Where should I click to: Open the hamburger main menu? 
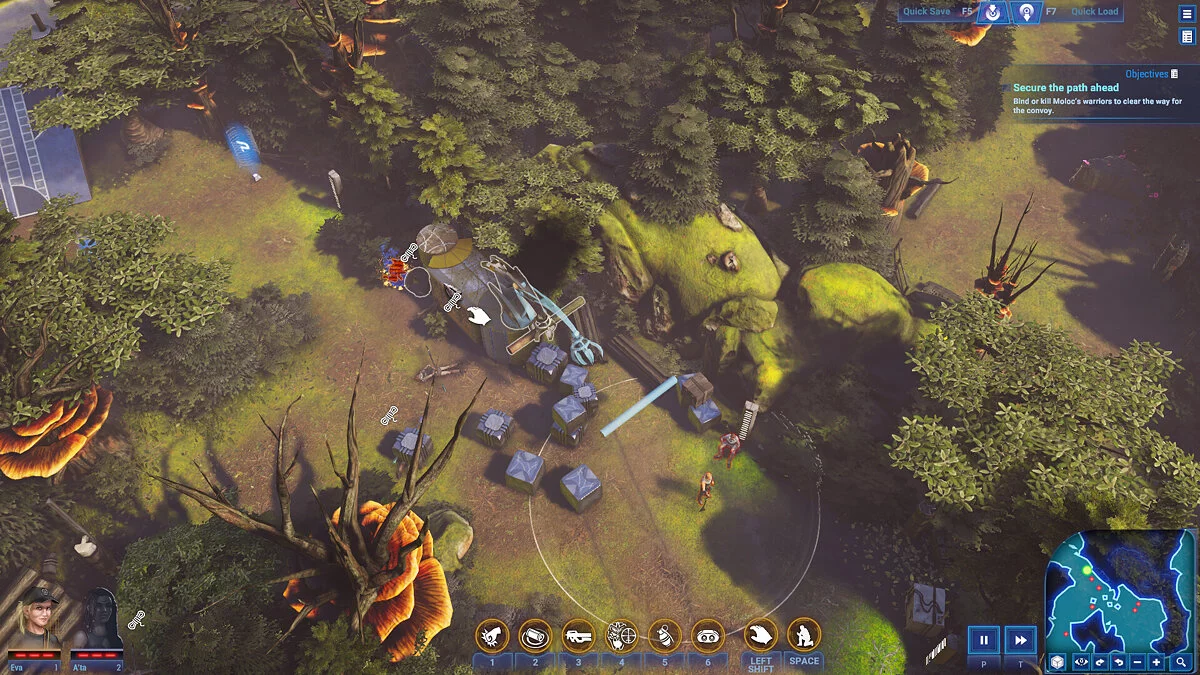[x=1187, y=14]
